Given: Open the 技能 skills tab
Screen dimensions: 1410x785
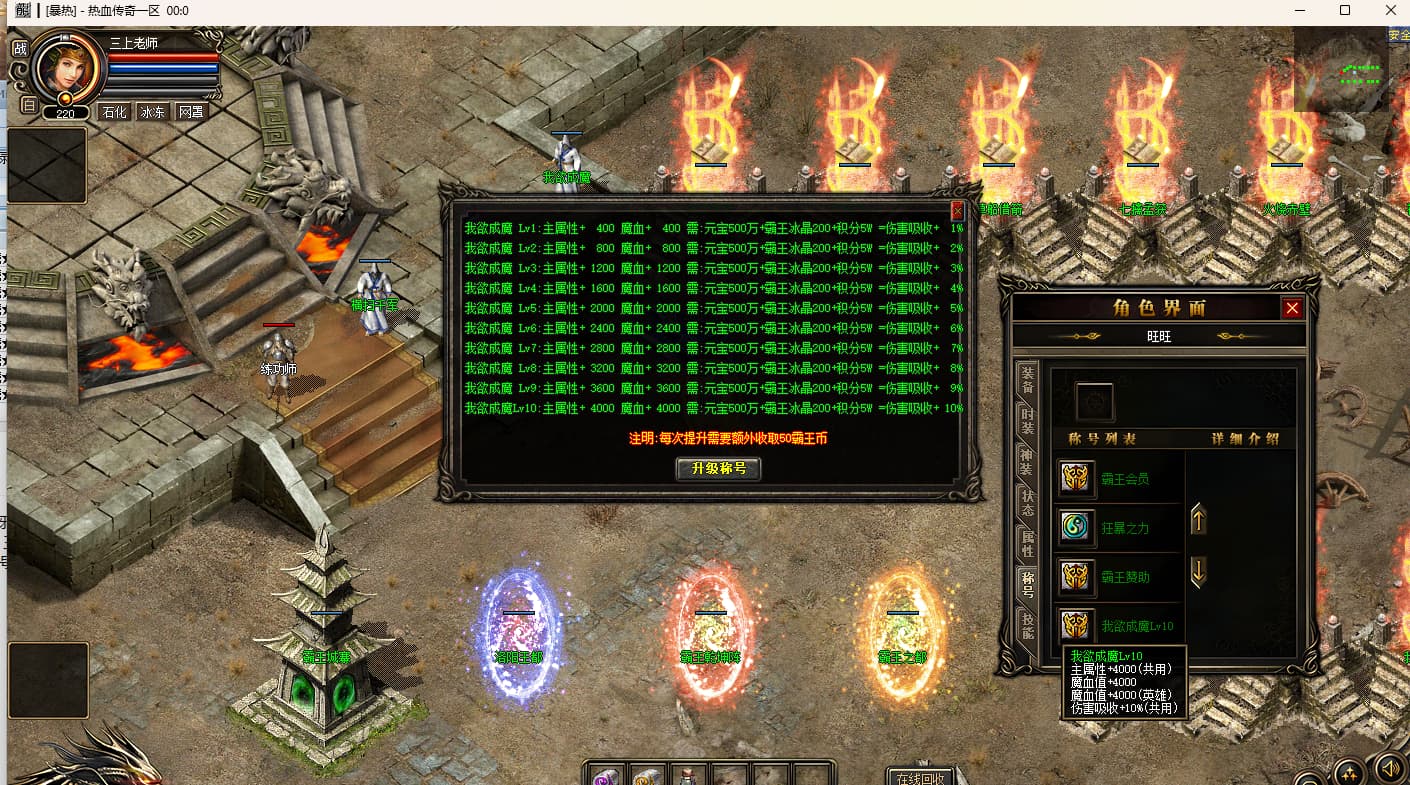Looking at the screenshot, I should click(x=1027, y=626).
